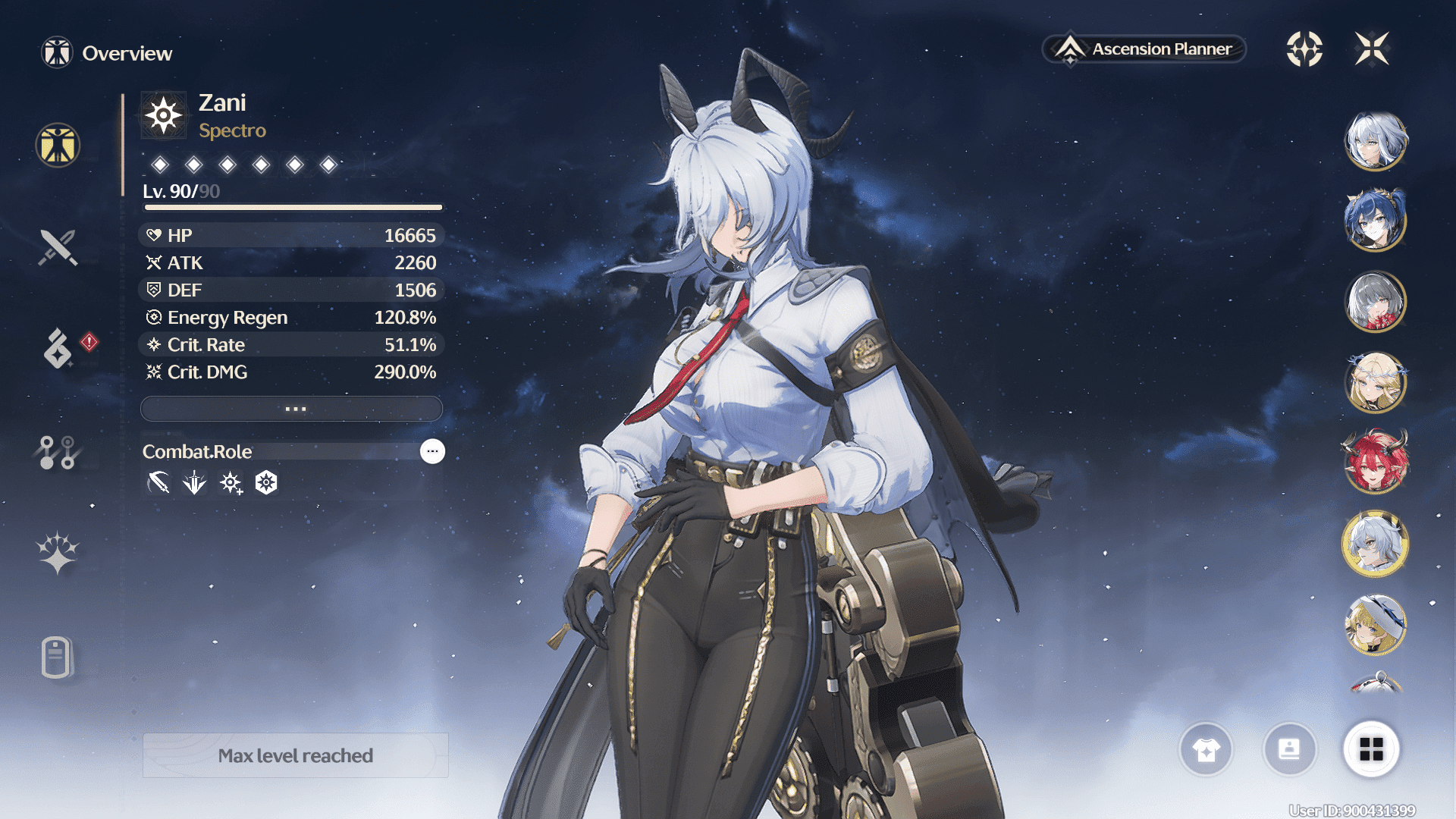Open the character profile file tab

57,657
